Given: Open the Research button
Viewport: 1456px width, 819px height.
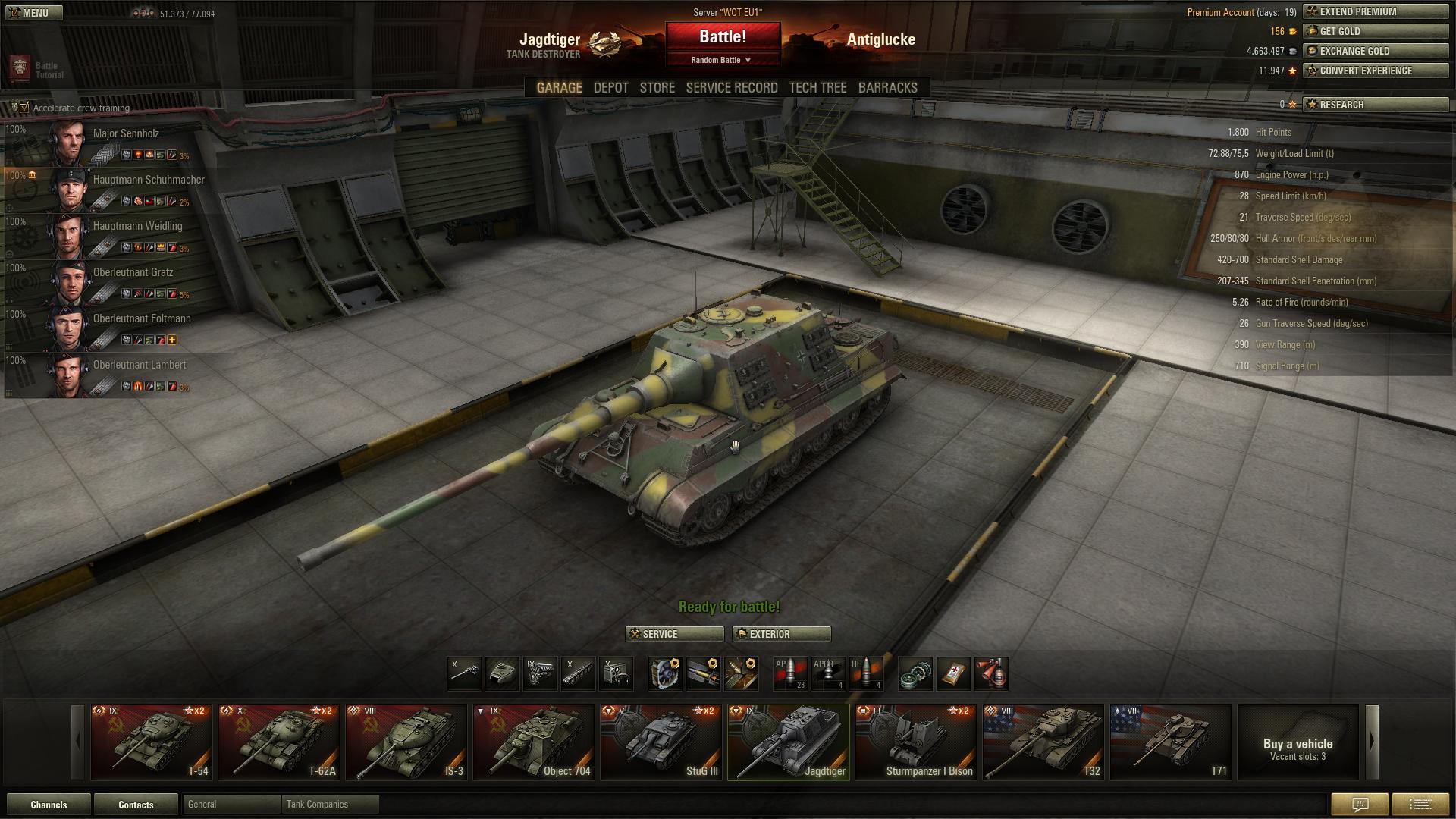Looking at the screenshot, I should click(1375, 105).
